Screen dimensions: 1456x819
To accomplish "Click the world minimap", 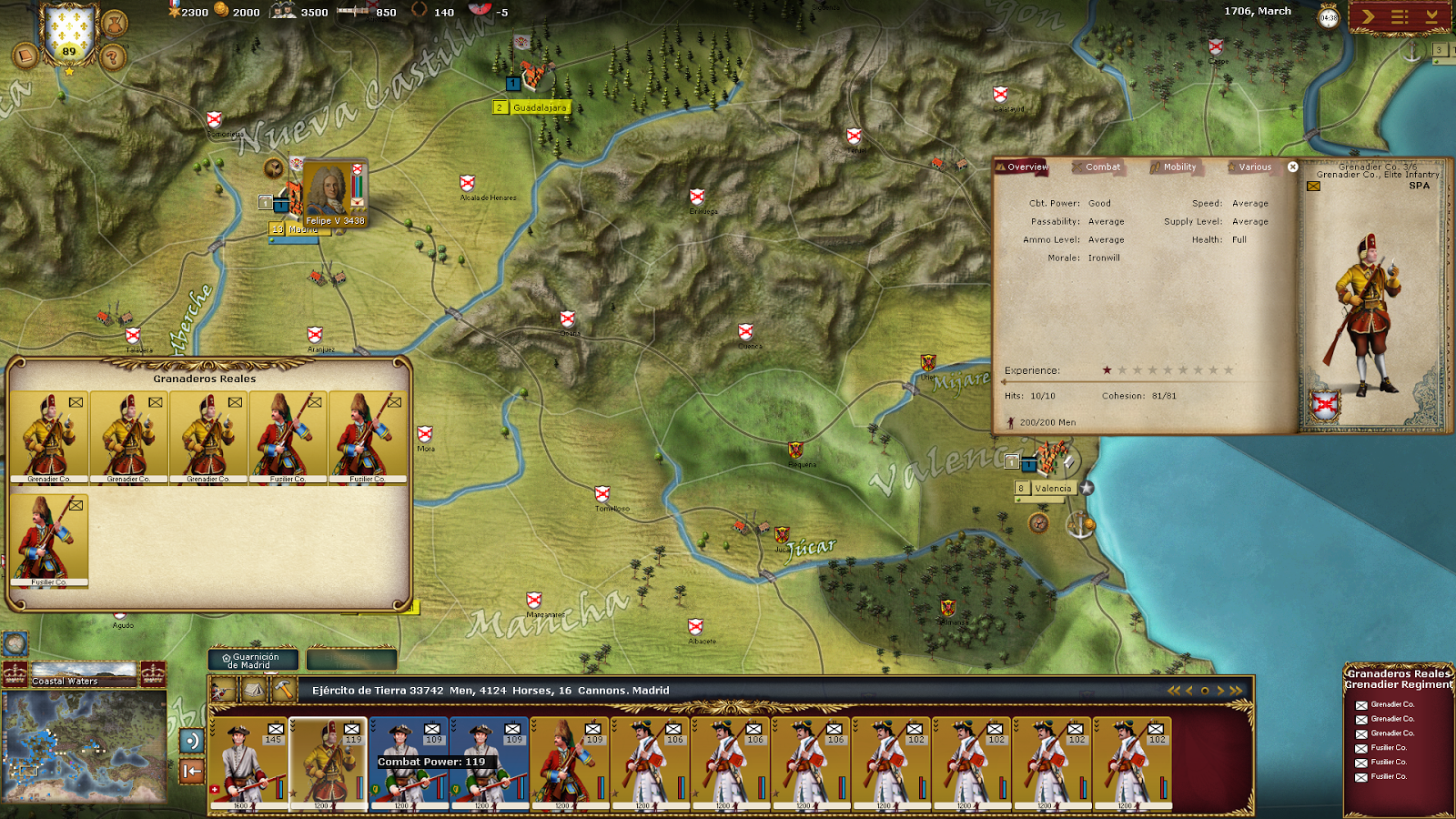I will click(84, 746).
